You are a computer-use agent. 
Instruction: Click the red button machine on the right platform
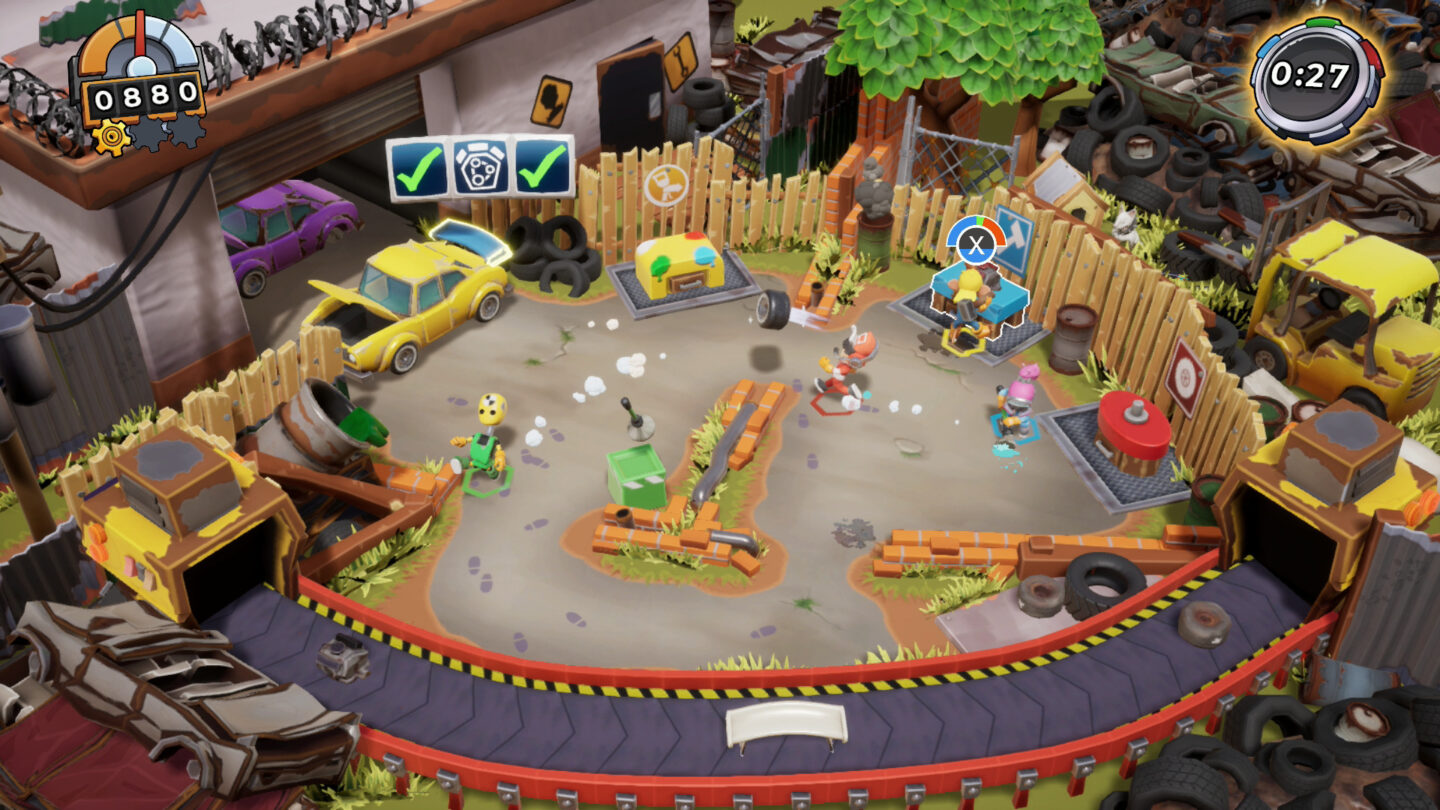tap(1133, 425)
